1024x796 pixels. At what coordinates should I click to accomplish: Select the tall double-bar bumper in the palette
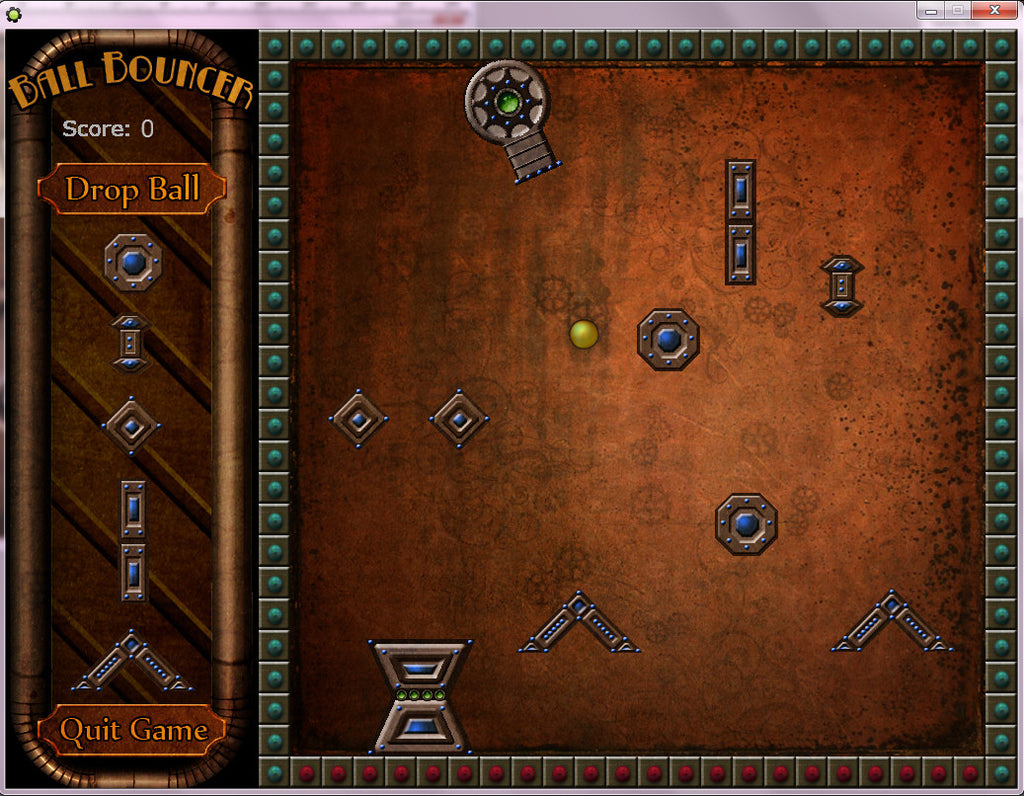133,540
